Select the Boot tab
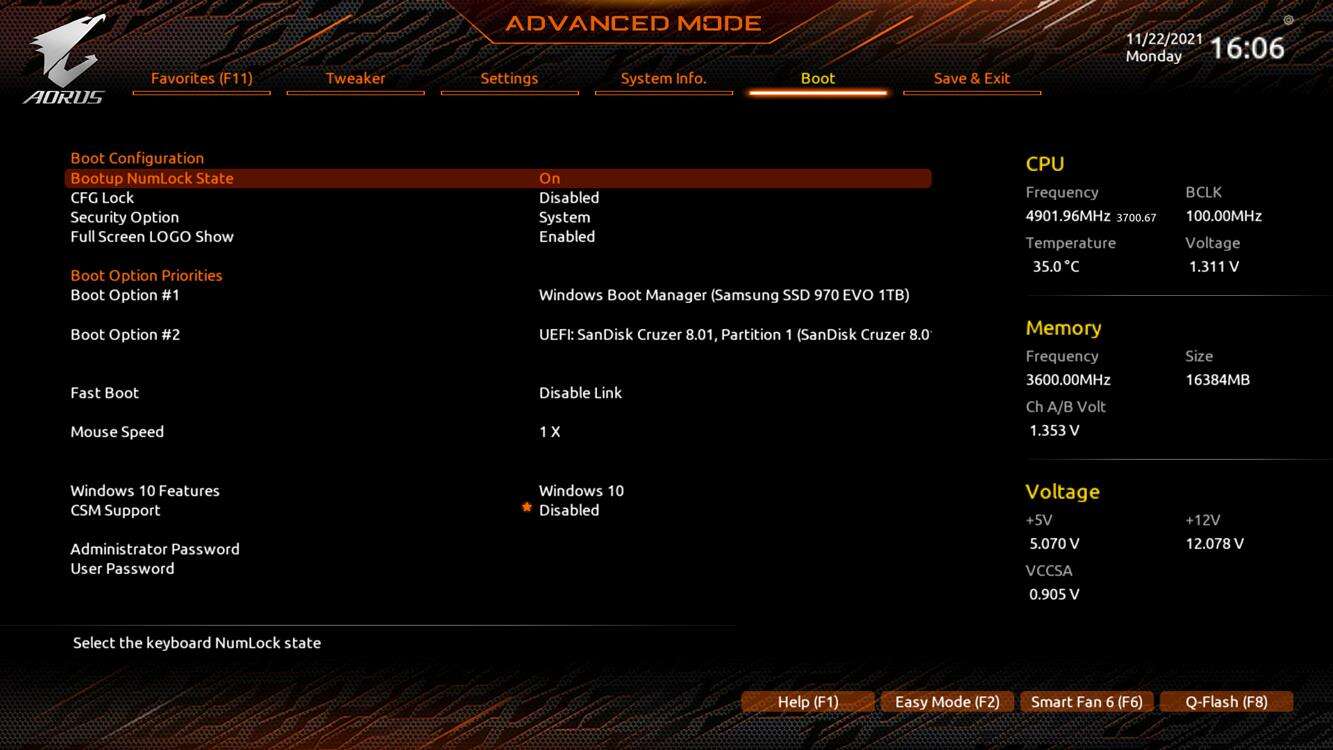The height and width of the screenshot is (750, 1333). (x=817, y=78)
